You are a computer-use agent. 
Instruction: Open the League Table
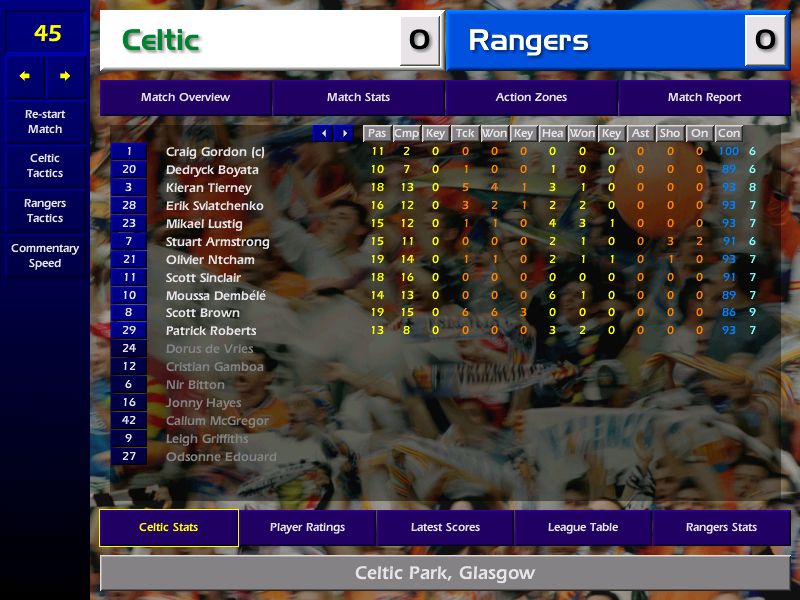583,527
